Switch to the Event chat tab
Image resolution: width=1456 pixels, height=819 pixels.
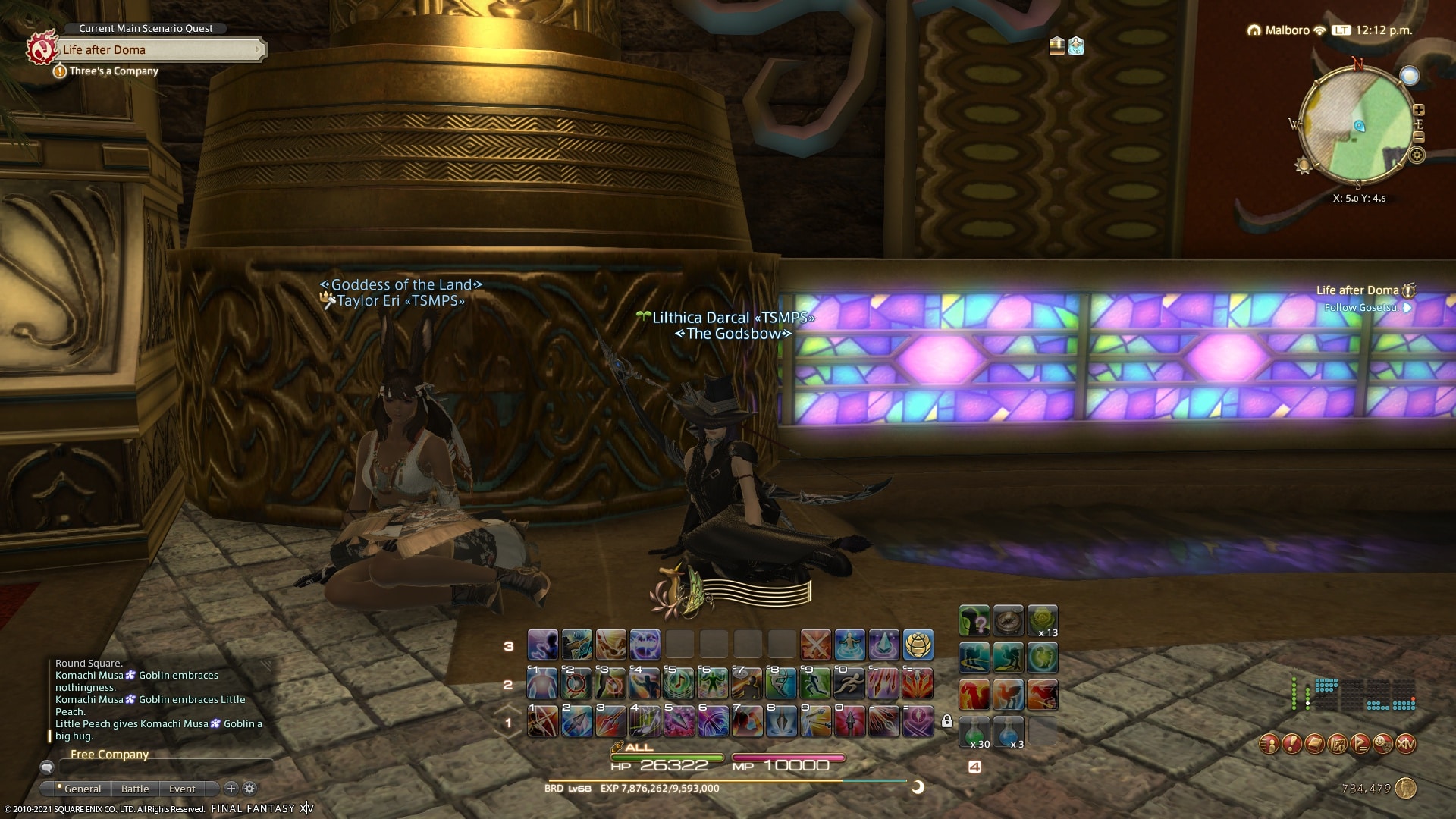click(182, 789)
